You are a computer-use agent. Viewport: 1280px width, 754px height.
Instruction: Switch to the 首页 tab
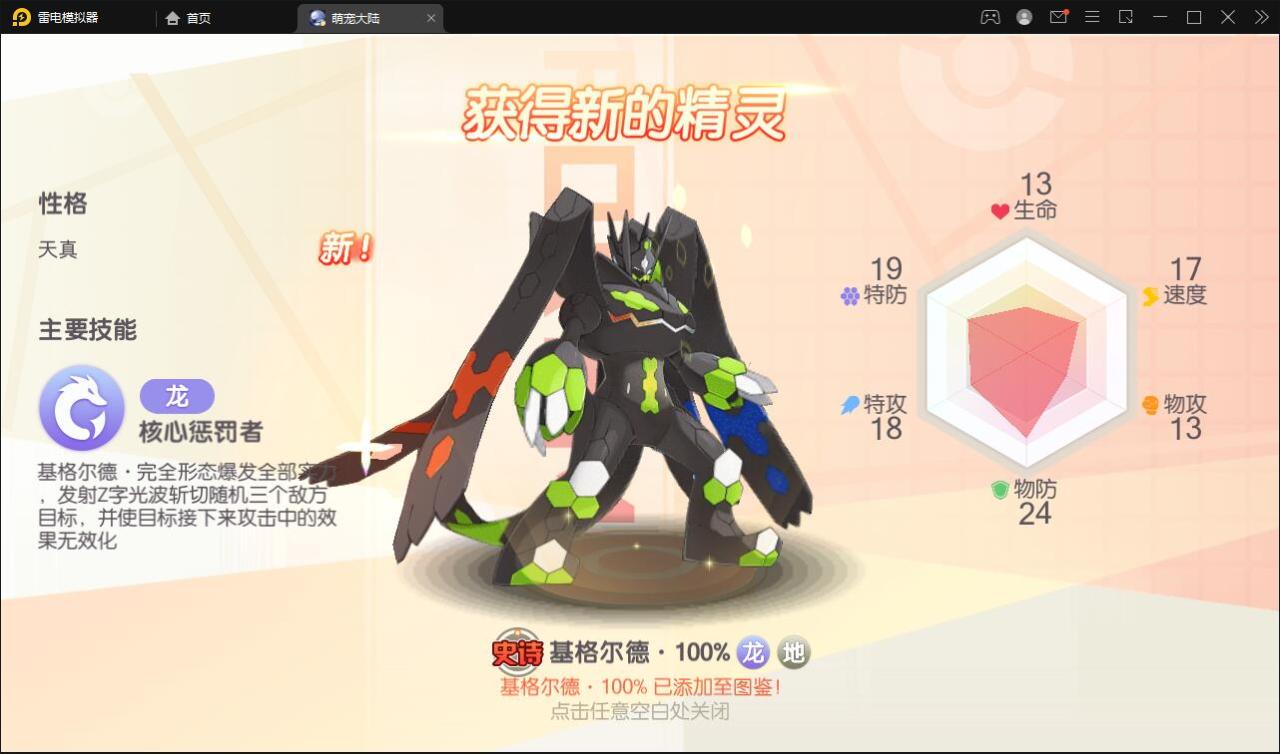click(189, 17)
